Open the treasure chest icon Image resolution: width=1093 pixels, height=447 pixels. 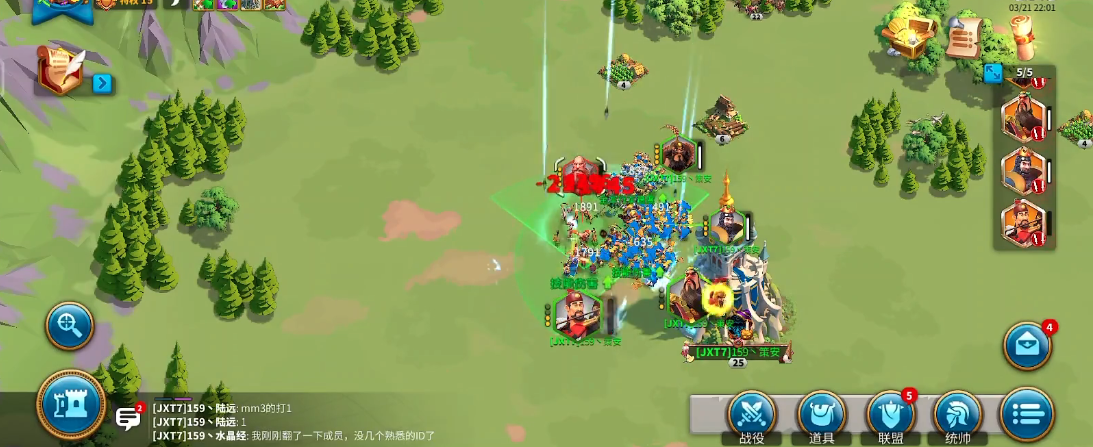pos(908,33)
